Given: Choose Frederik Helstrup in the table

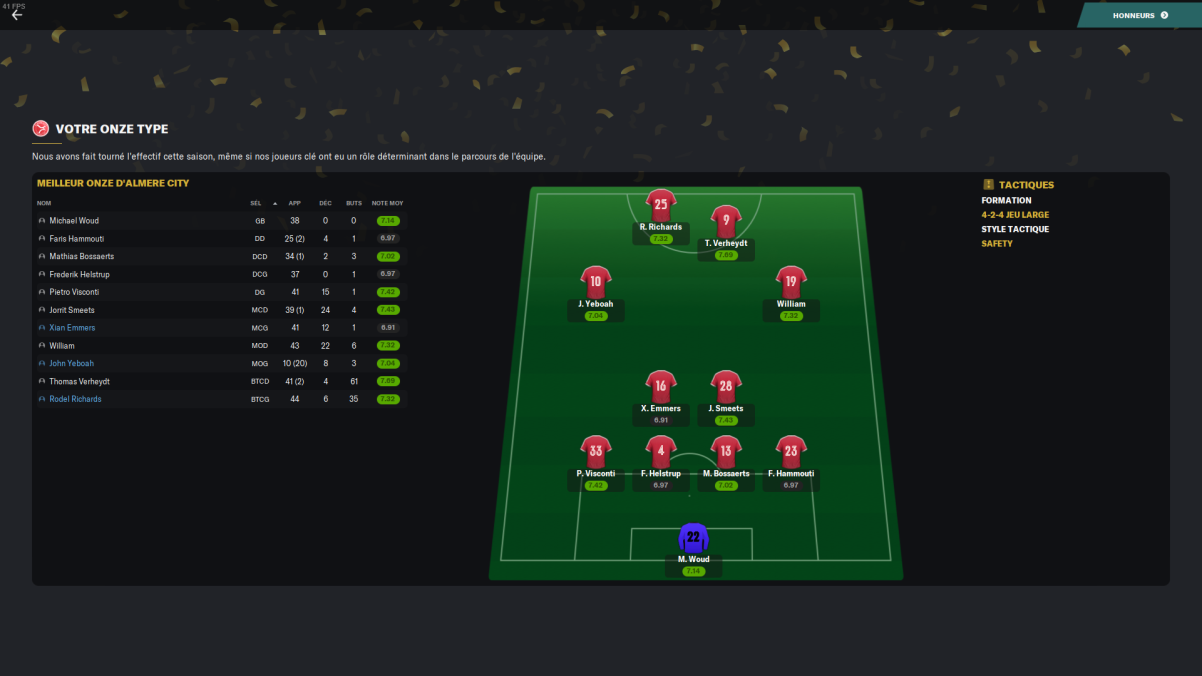Looking at the screenshot, I should pos(77,274).
